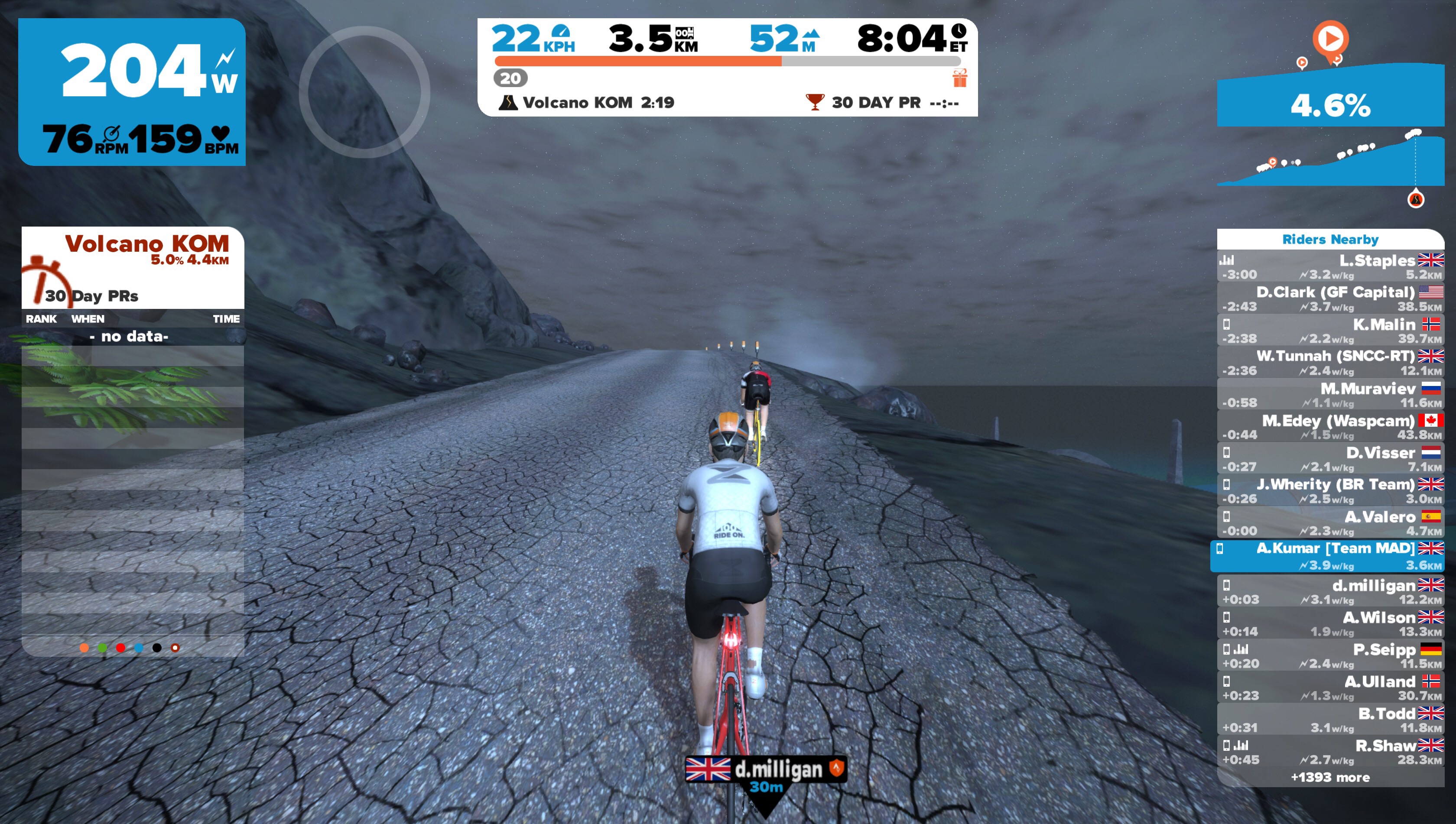Click A.Ulland in Riders Nearby
Viewport: 1456px width, 824px height.
click(1330, 688)
